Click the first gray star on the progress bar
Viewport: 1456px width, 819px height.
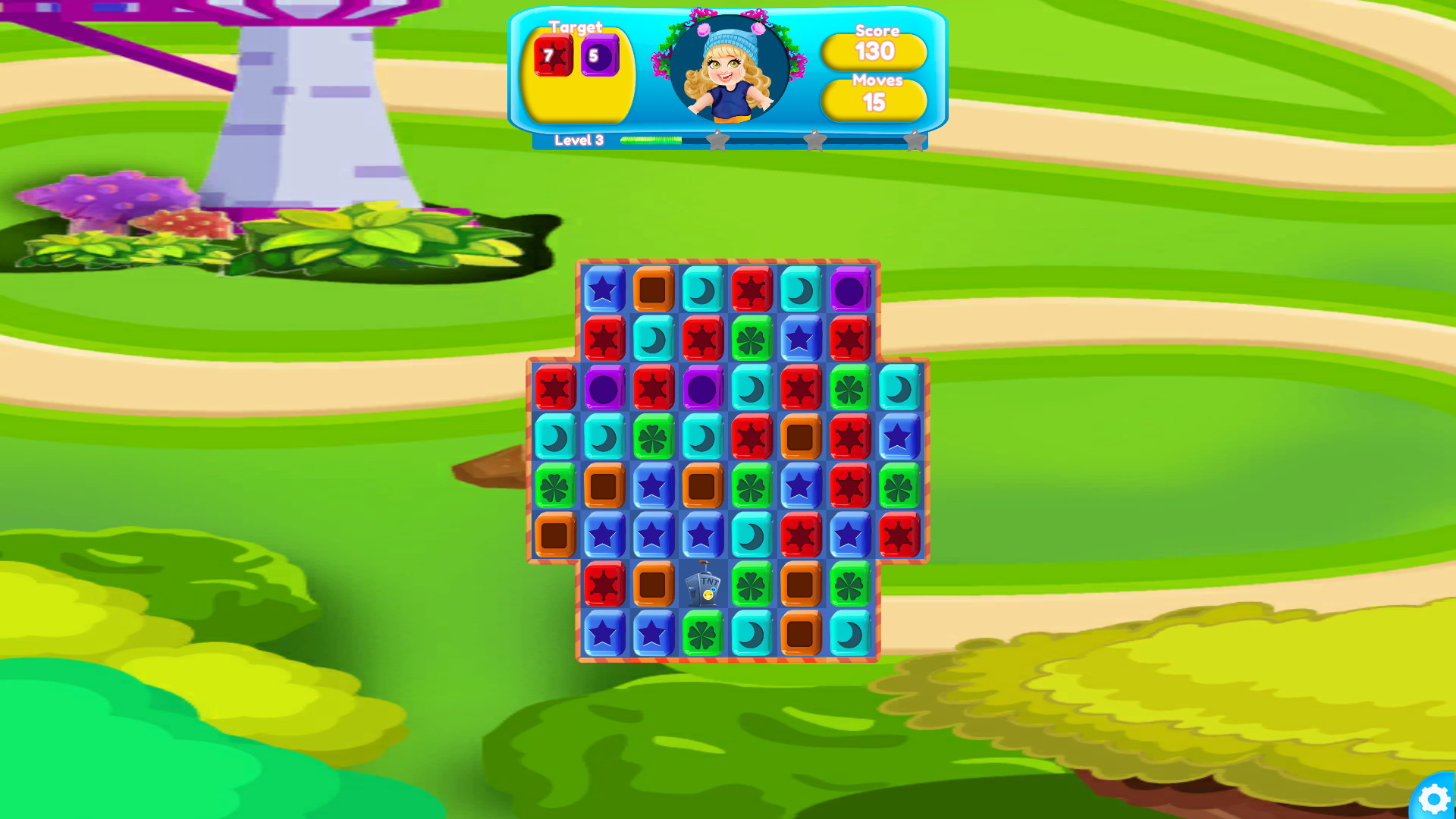tap(717, 140)
